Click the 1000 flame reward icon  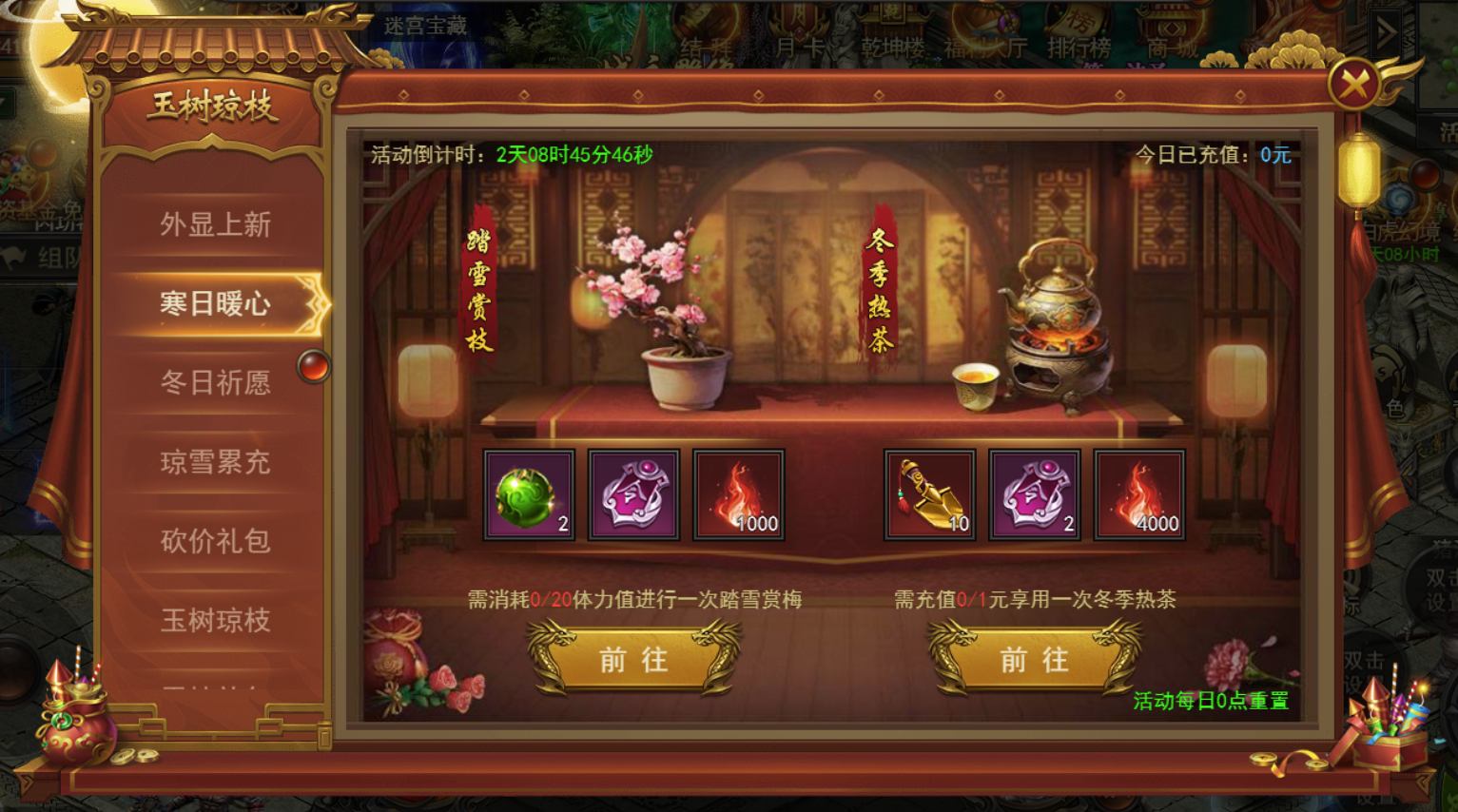739,493
